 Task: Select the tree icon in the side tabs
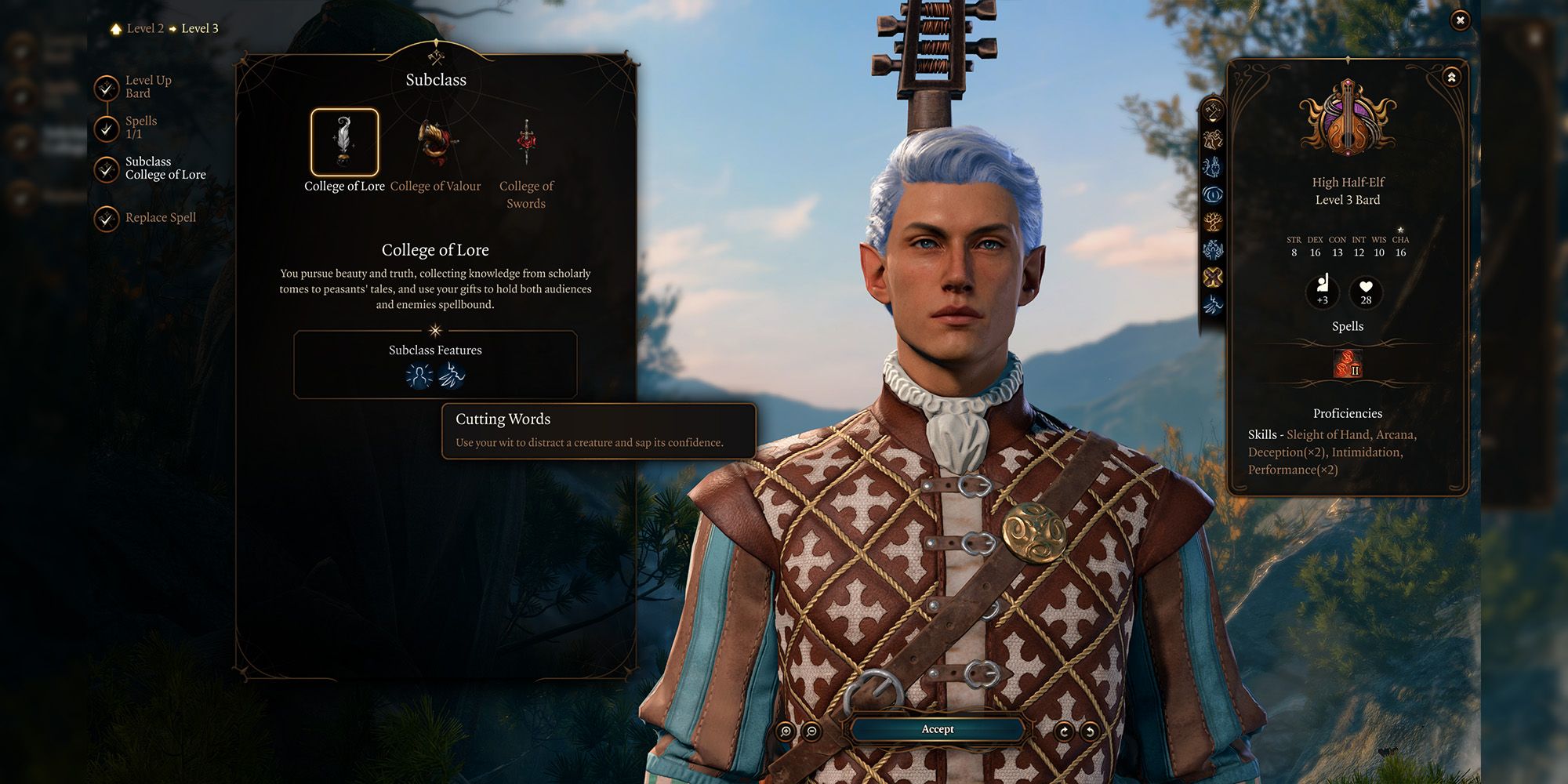click(1213, 222)
